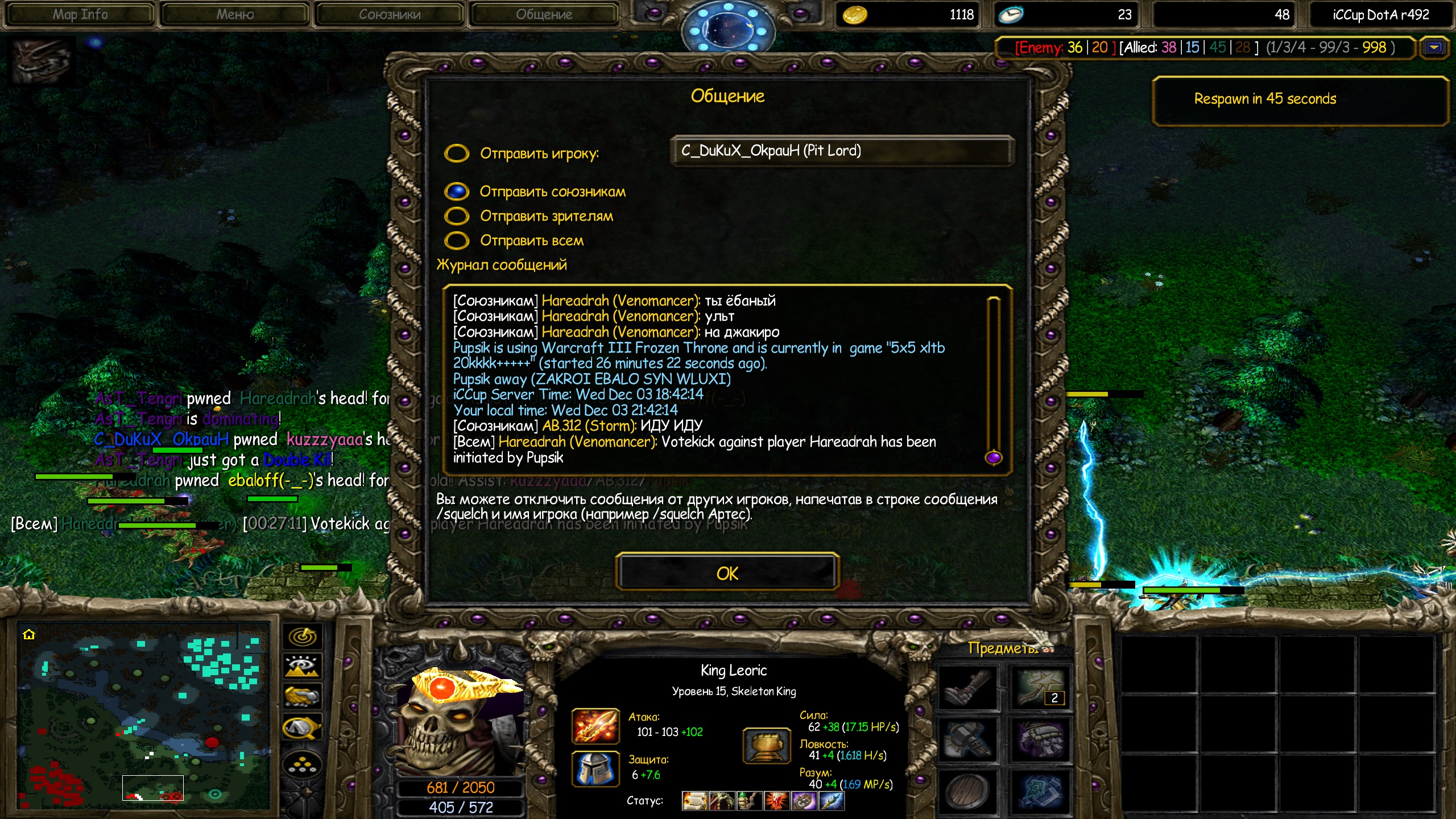Select the send-to-player radio option
This screenshot has width=1456, height=819.
[x=457, y=153]
